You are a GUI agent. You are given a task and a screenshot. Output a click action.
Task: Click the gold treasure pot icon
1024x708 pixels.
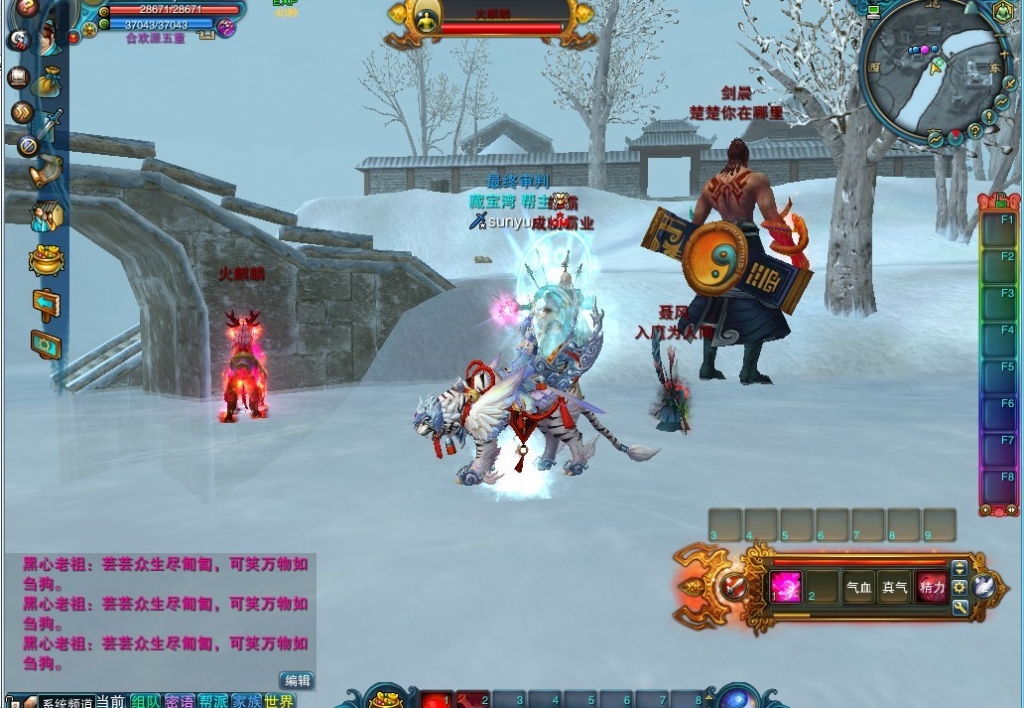tap(46, 260)
